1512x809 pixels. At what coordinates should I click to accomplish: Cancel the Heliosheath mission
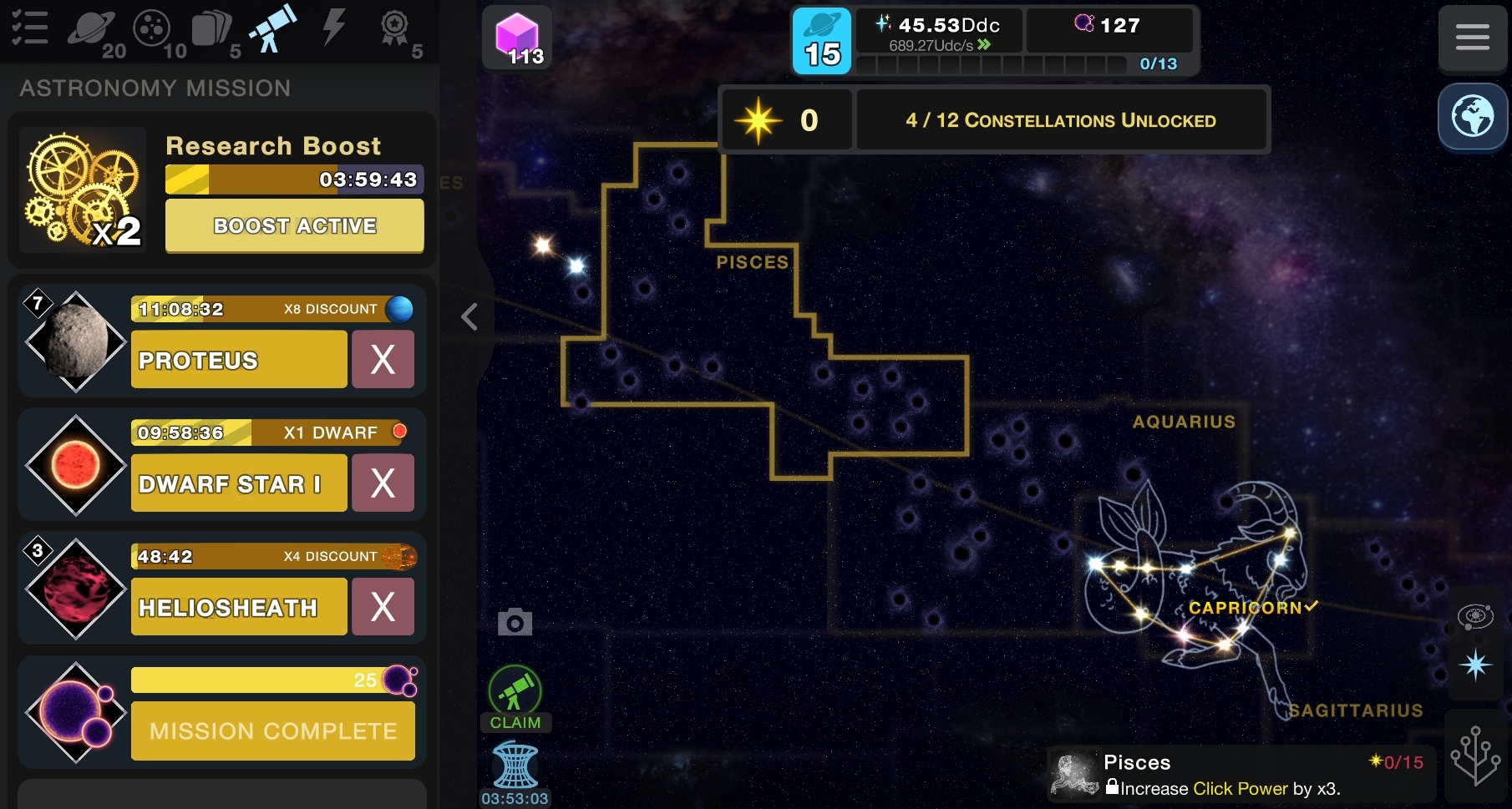383,607
